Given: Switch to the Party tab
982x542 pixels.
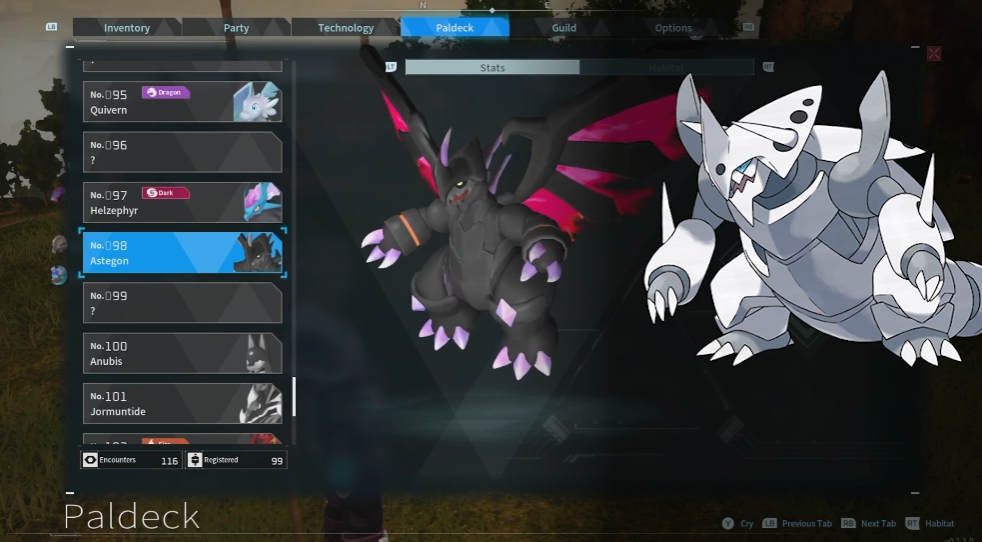Looking at the screenshot, I should (x=236, y=28).
